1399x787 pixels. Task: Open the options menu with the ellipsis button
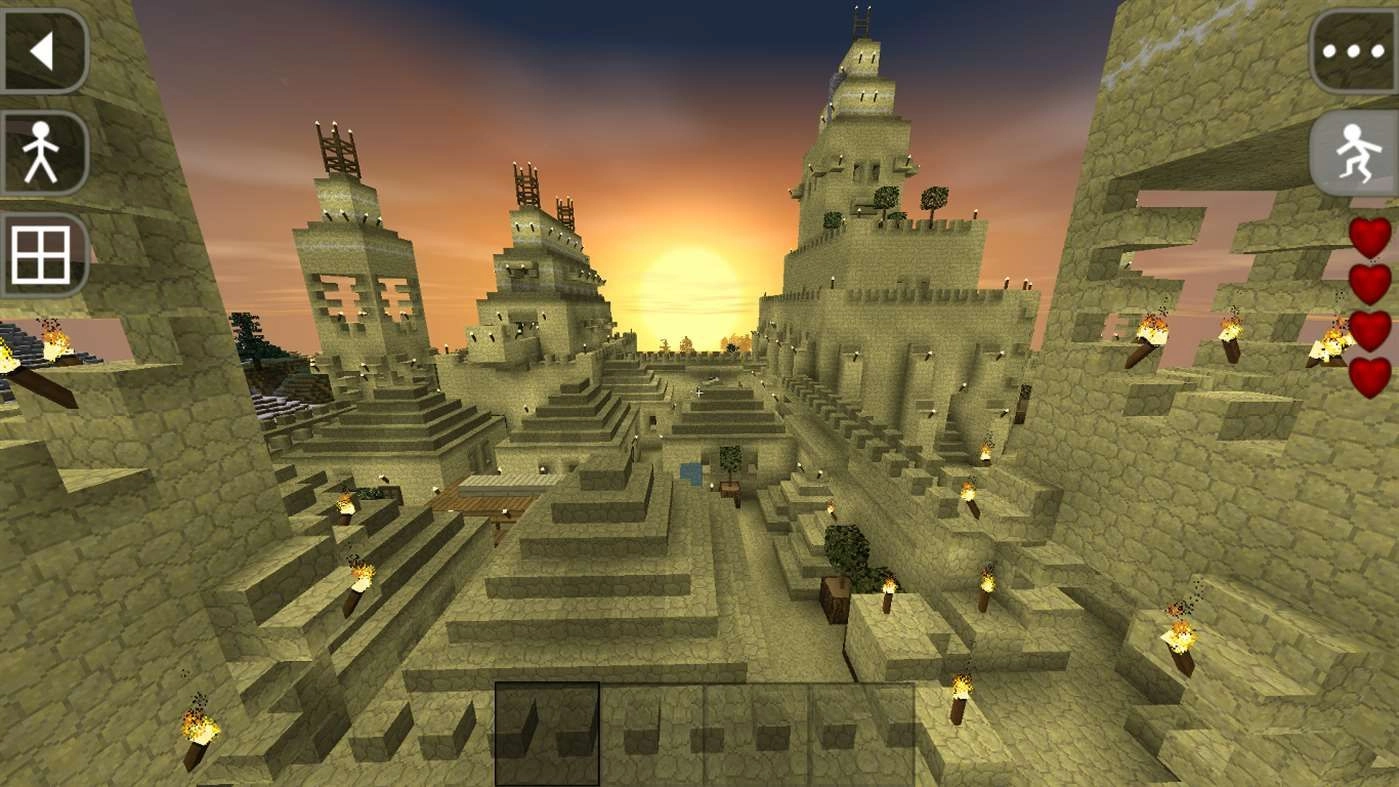coord(1352,48)
